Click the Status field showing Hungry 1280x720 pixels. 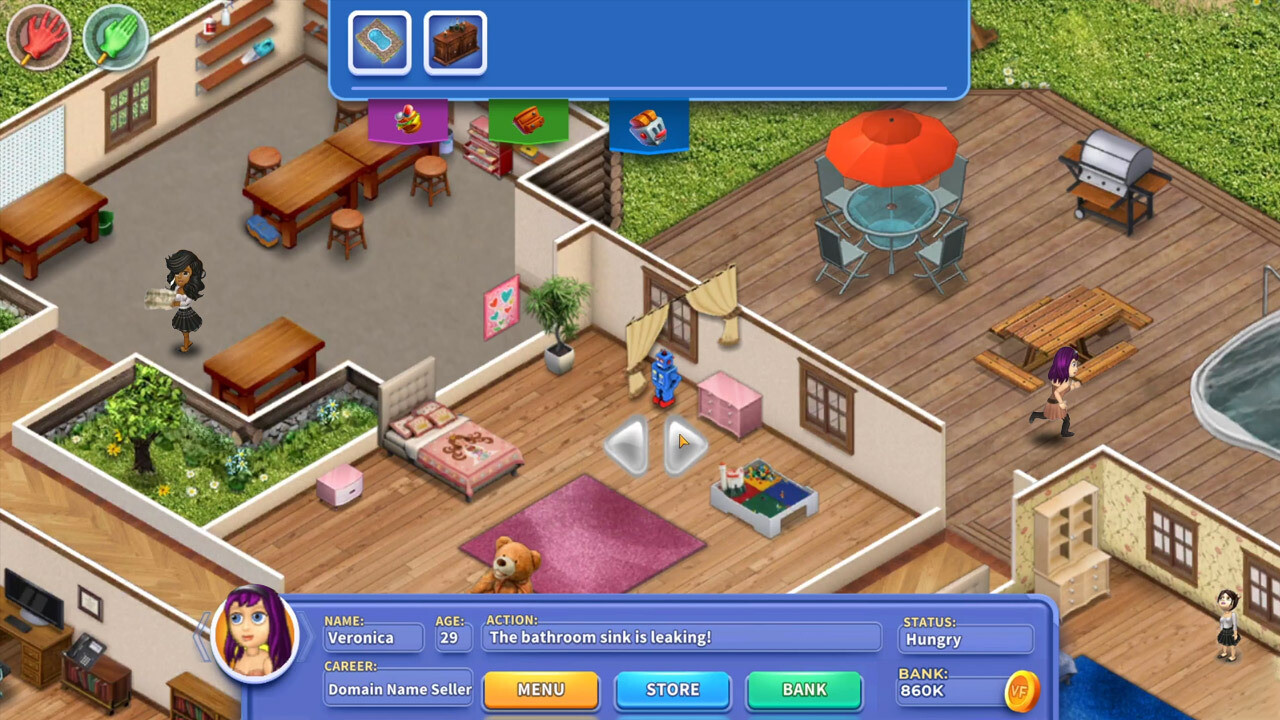point(965,639)
